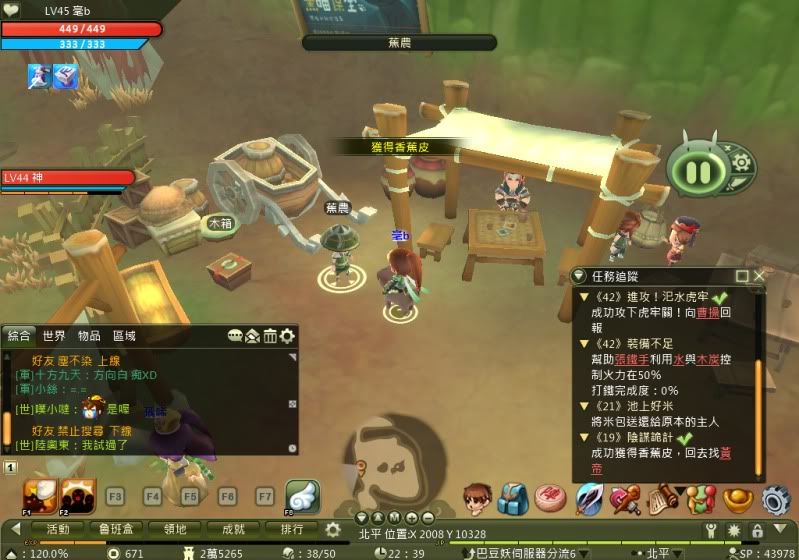Select the 綜合 chat tab
799x560 pixels.
(19, 336)
